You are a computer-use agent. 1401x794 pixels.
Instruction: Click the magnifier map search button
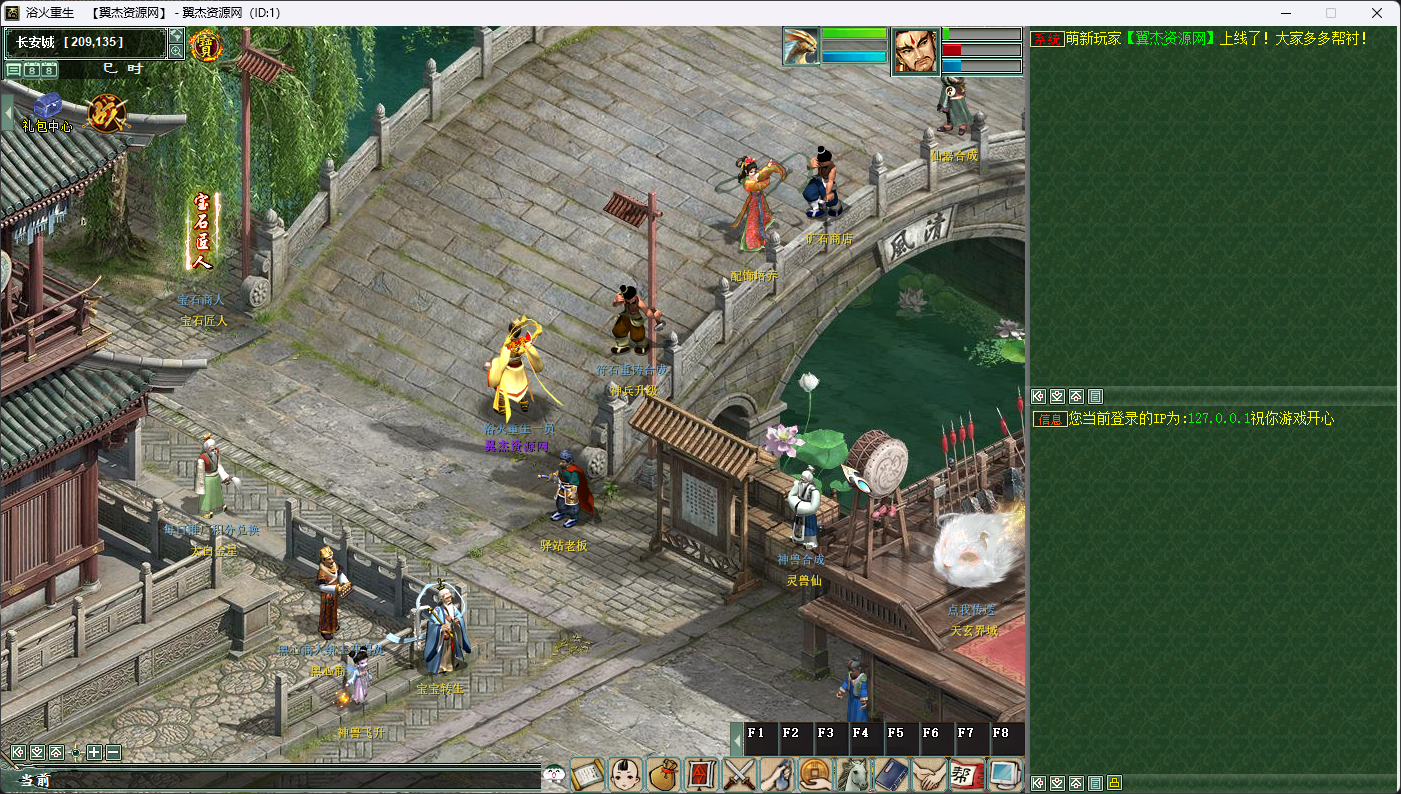click(x=176, y=51)
